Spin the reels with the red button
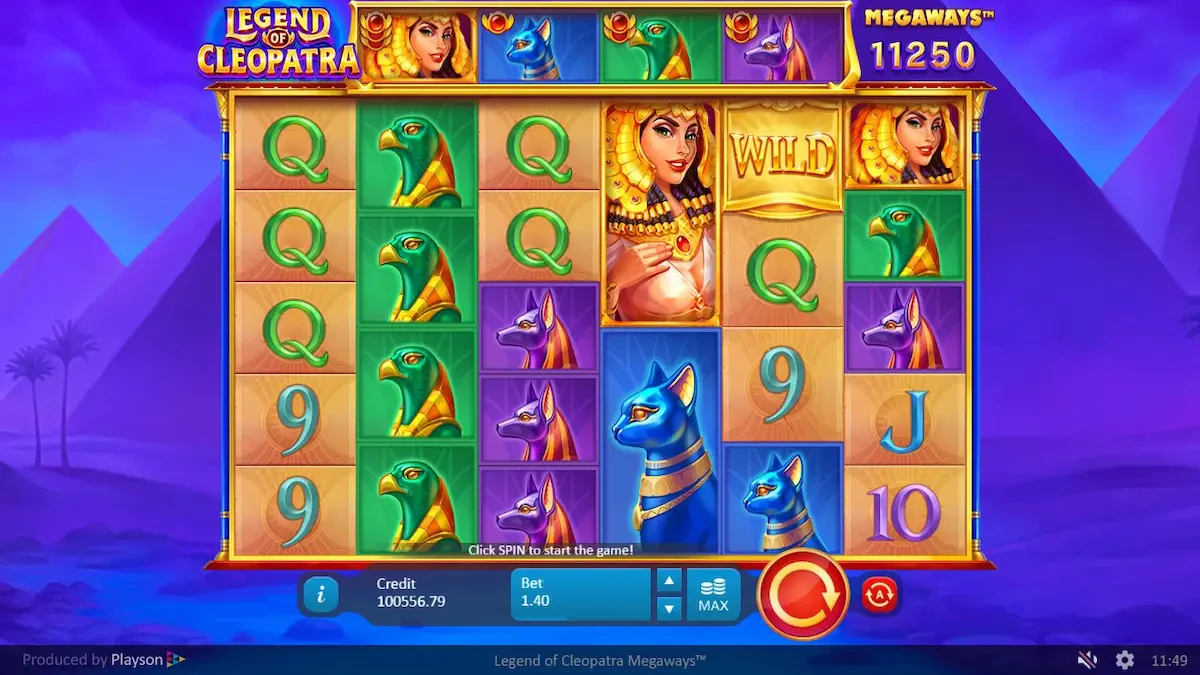The height and width of the screenshot is (675, 1200). 803,595
